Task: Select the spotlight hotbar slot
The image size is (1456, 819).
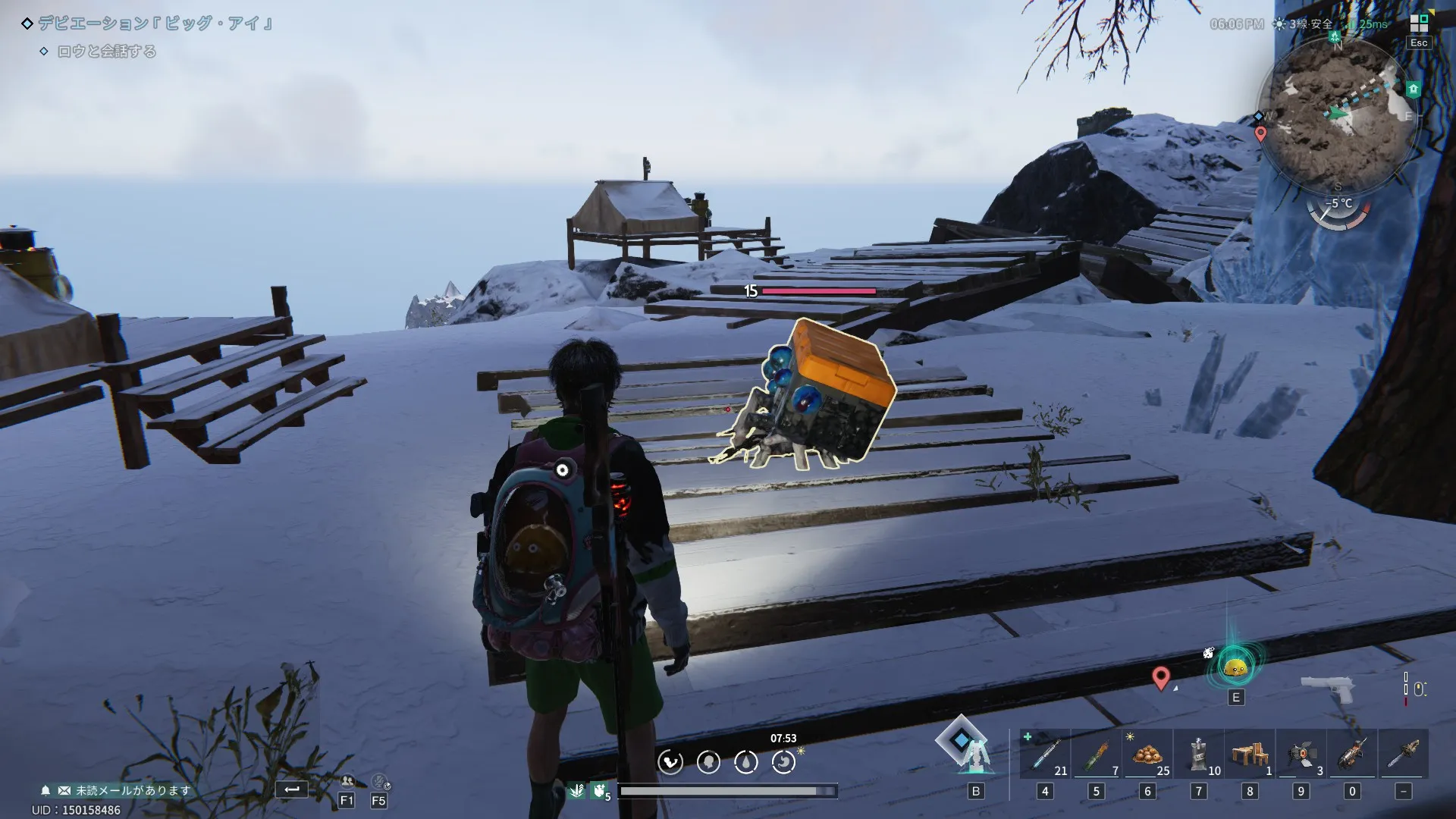Action: tap(1301, 754)
